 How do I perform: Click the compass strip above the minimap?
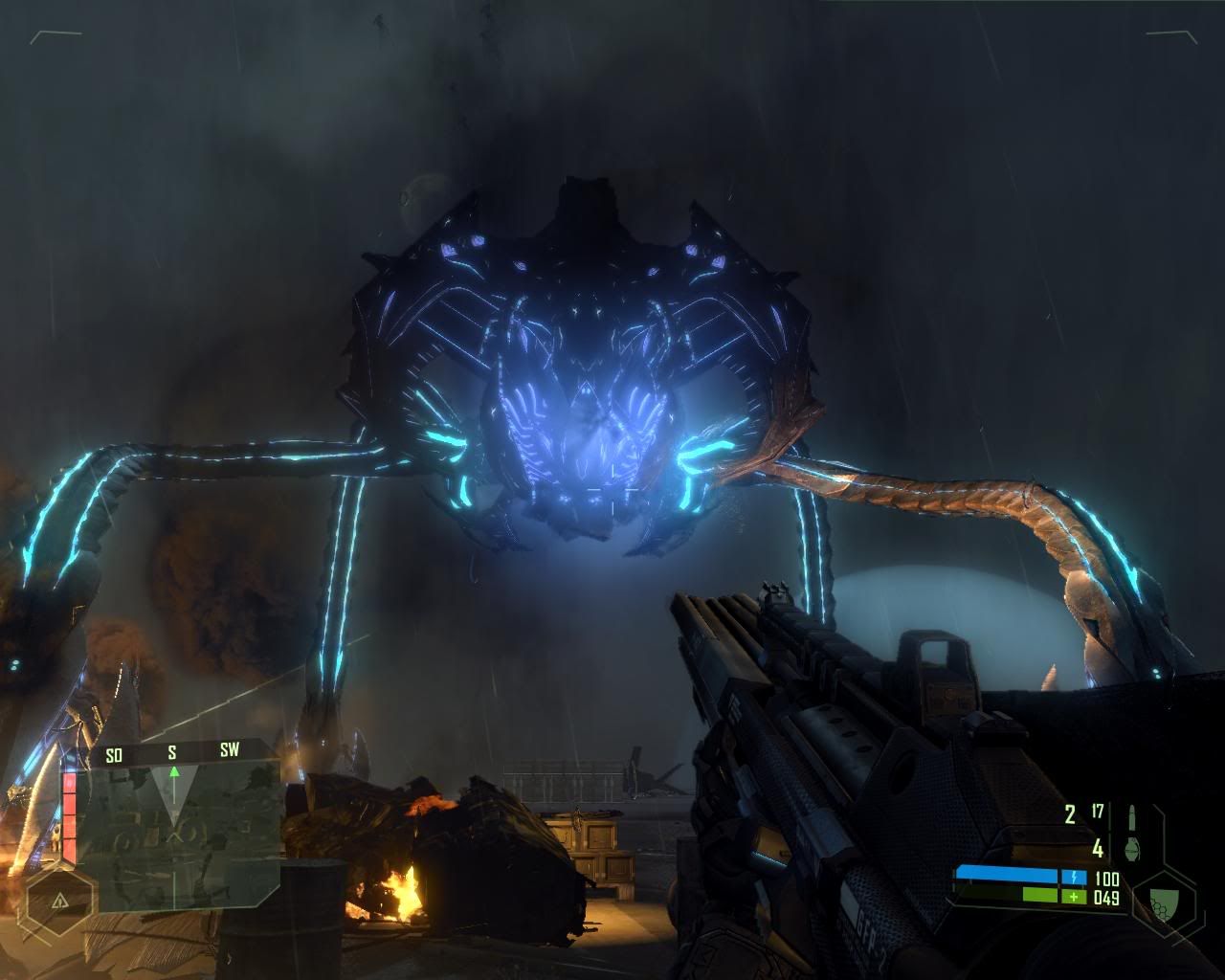174,752
